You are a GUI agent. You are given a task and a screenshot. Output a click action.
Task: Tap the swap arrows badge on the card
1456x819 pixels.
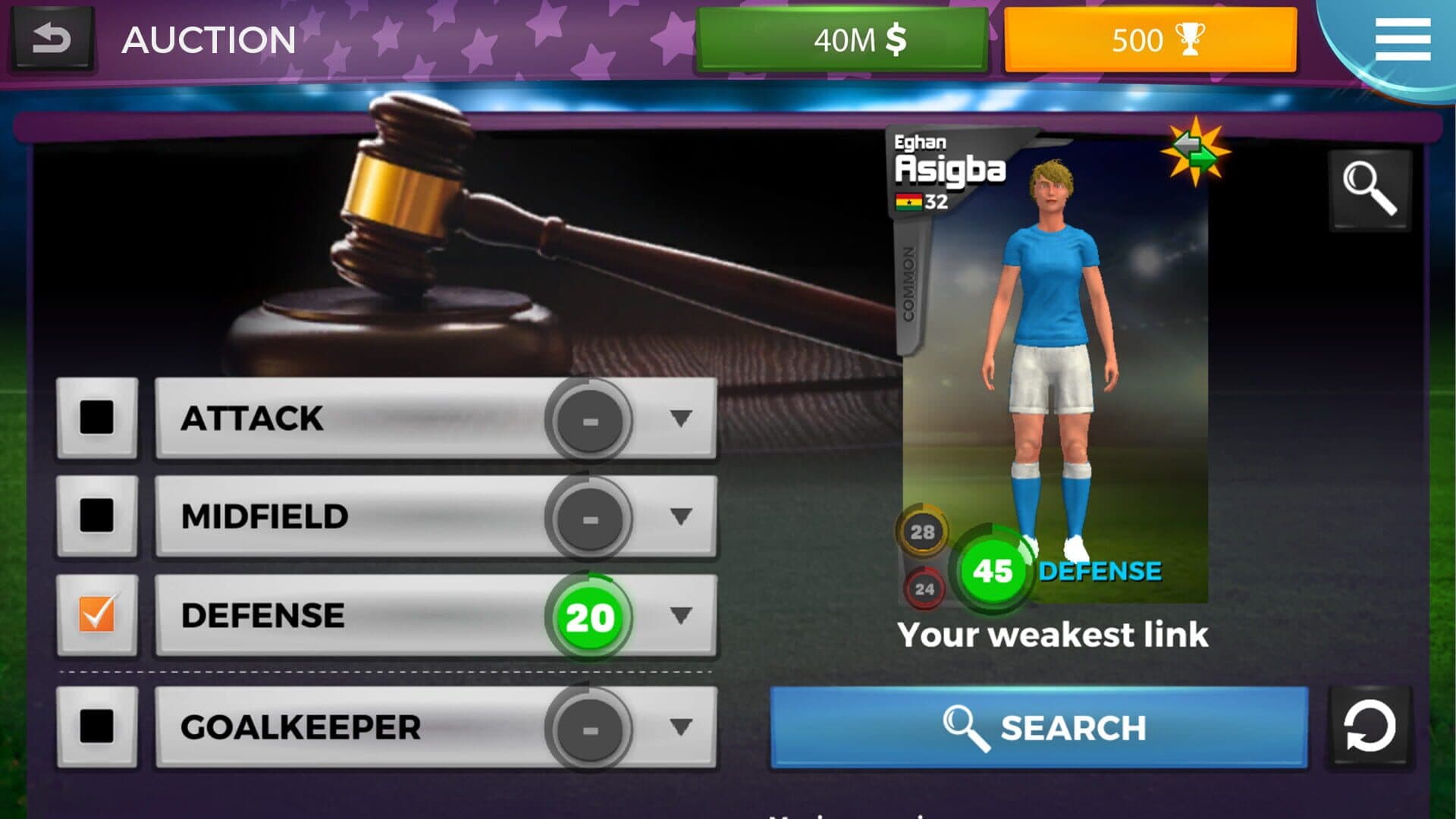(x=1195, y=152)
